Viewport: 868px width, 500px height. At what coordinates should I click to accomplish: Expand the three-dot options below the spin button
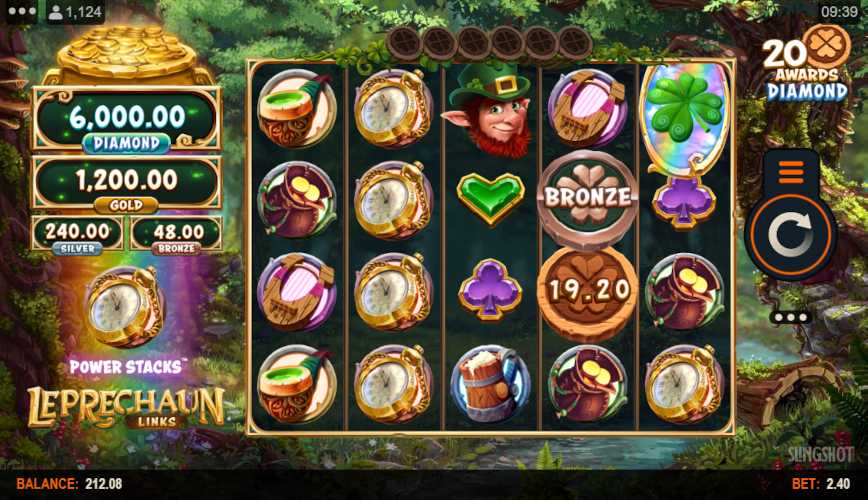click(791, 317)
